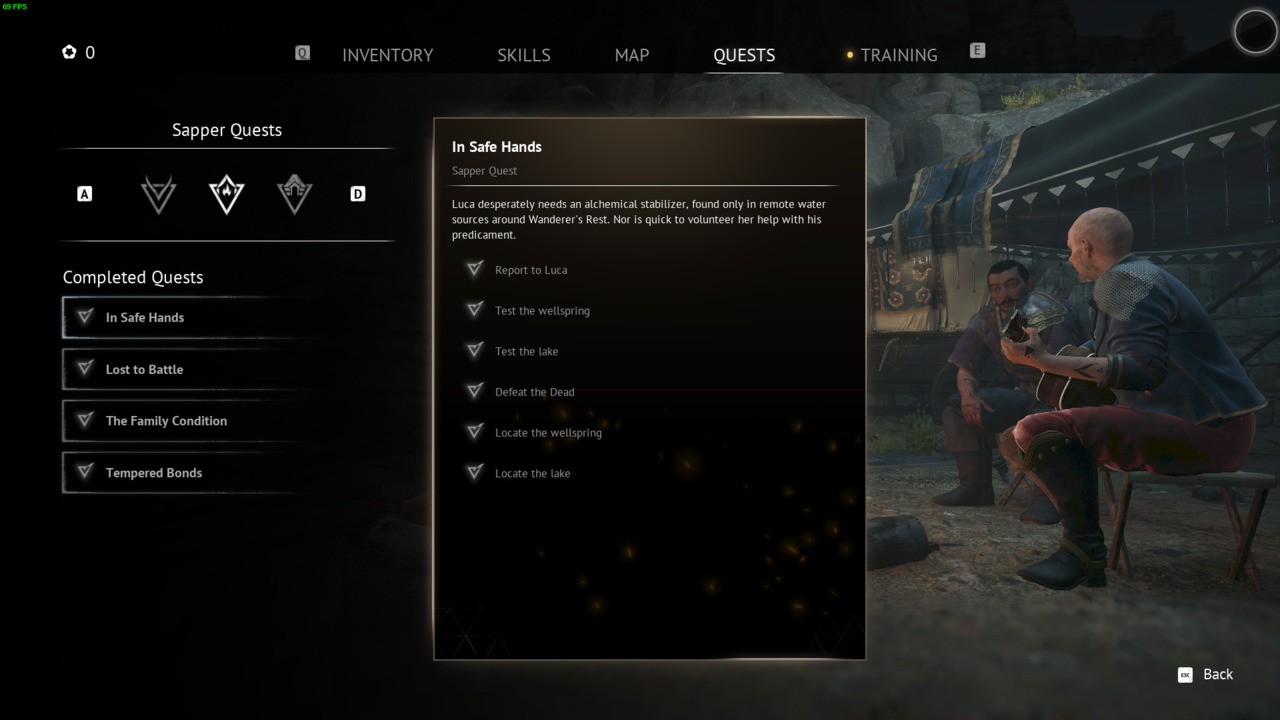Select the flame triangle Sapper quest category
The width and height of the screenshot is (1280, 720).
(227, 194)
